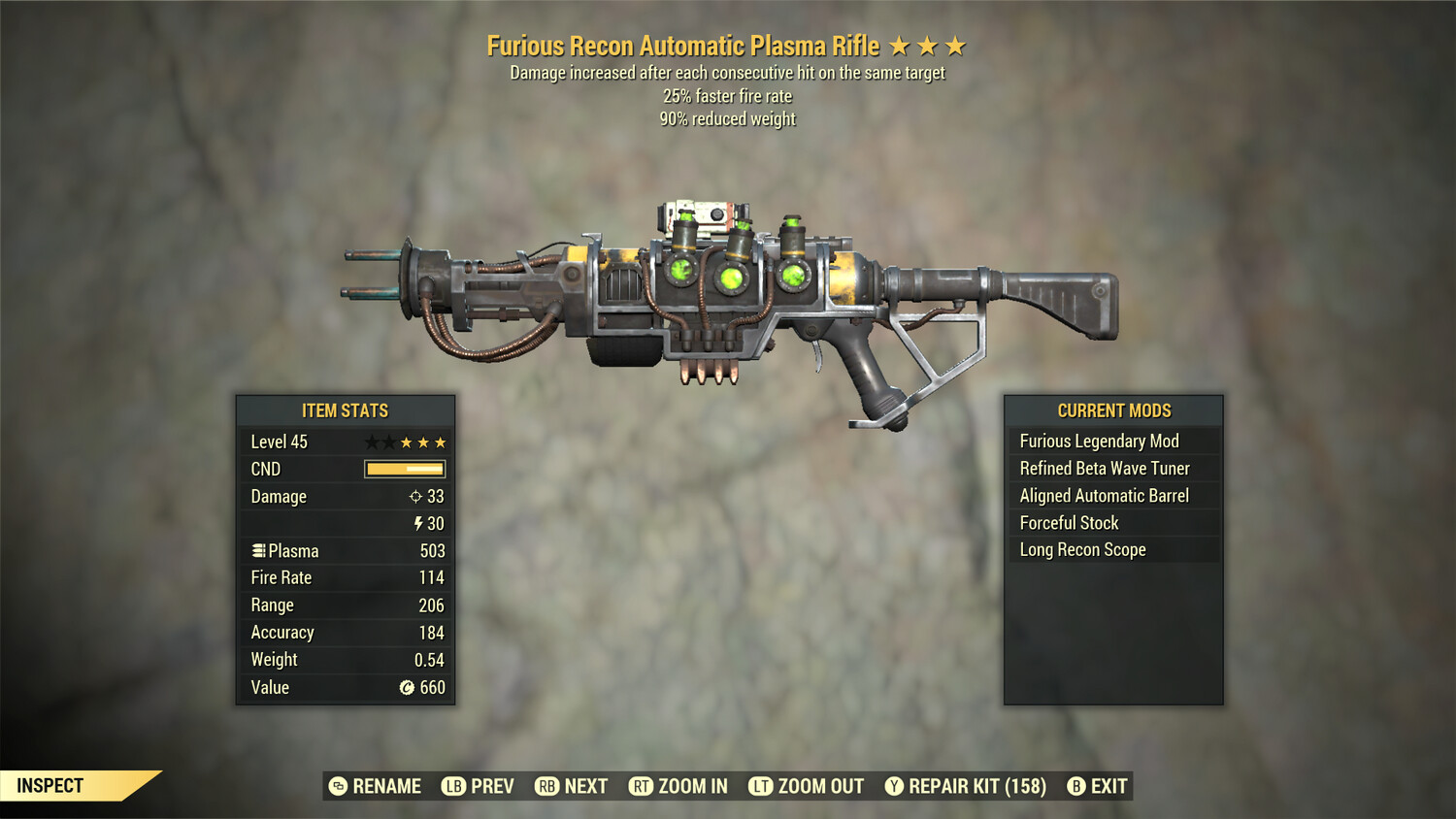Click the lightning bolt energy damage icon
This screenshot has width=1456, height=819.
[417, 524]
